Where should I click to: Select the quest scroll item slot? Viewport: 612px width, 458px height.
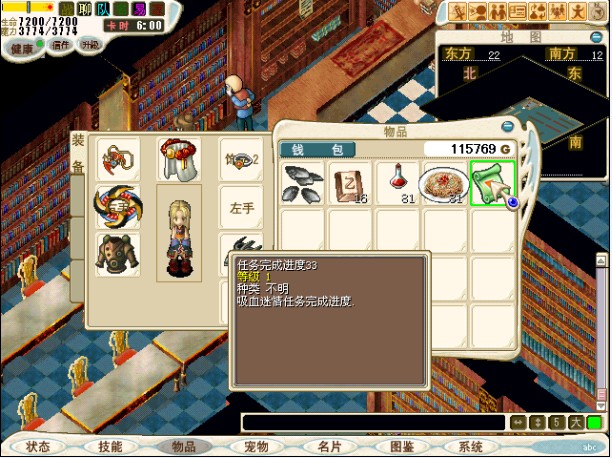click(x=493, y=184)
